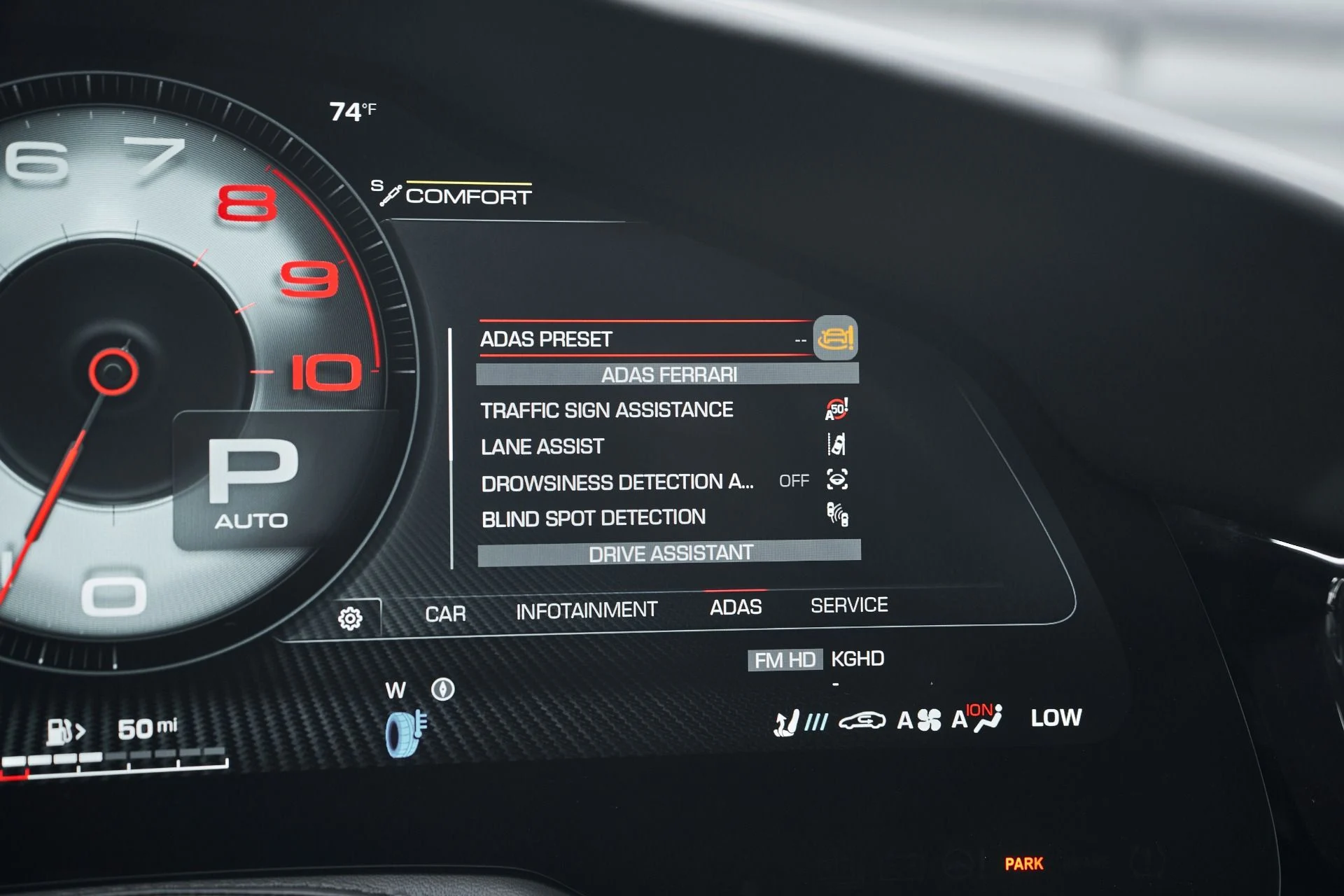
Task: Click the compass icon
Action: click(442, 689)
